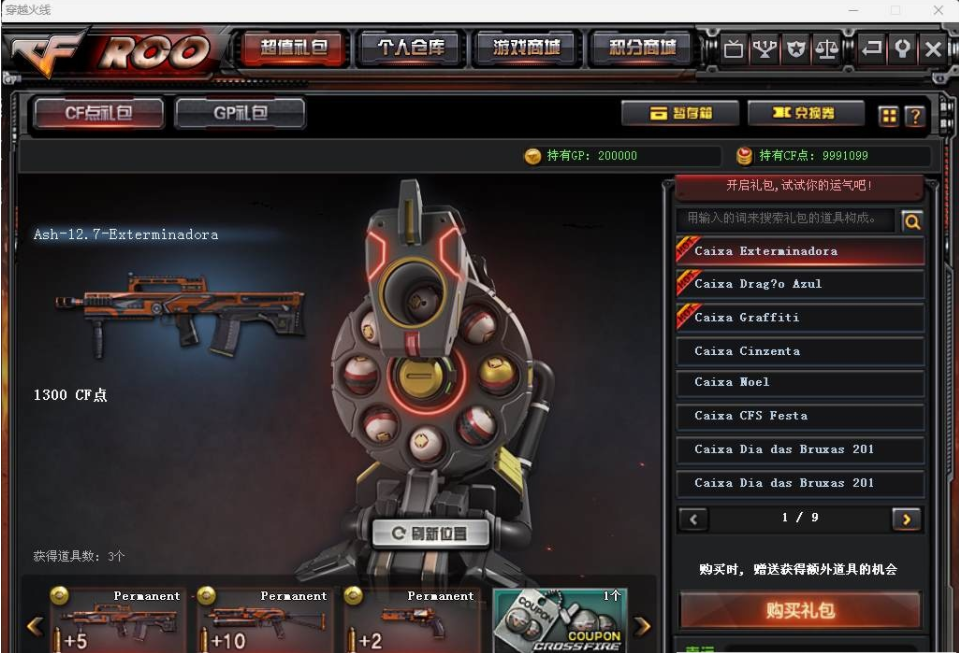Select the CF点礼包 sub-tab

coord(99,113)
